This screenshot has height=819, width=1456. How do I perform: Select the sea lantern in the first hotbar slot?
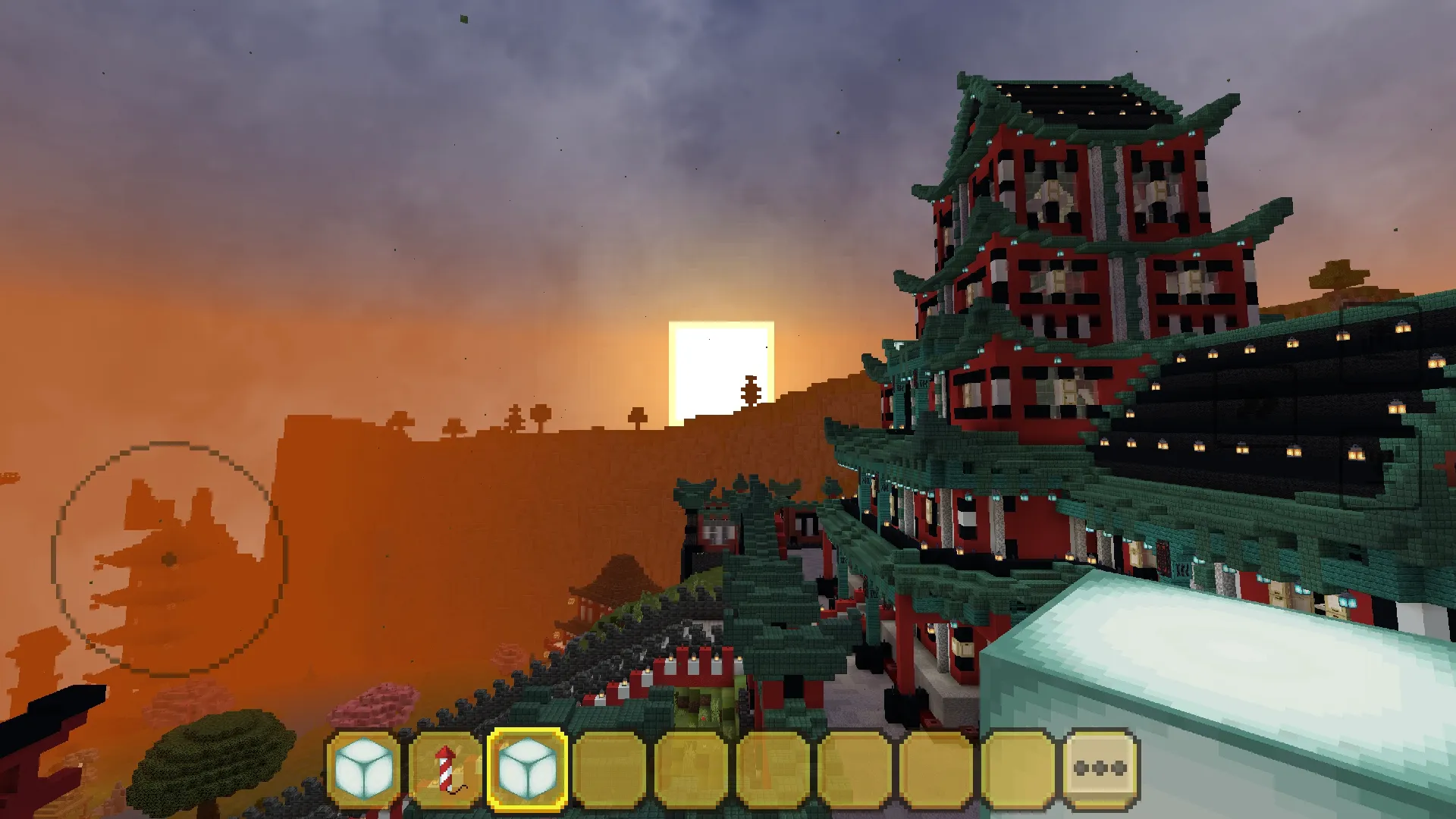(364, 768)
